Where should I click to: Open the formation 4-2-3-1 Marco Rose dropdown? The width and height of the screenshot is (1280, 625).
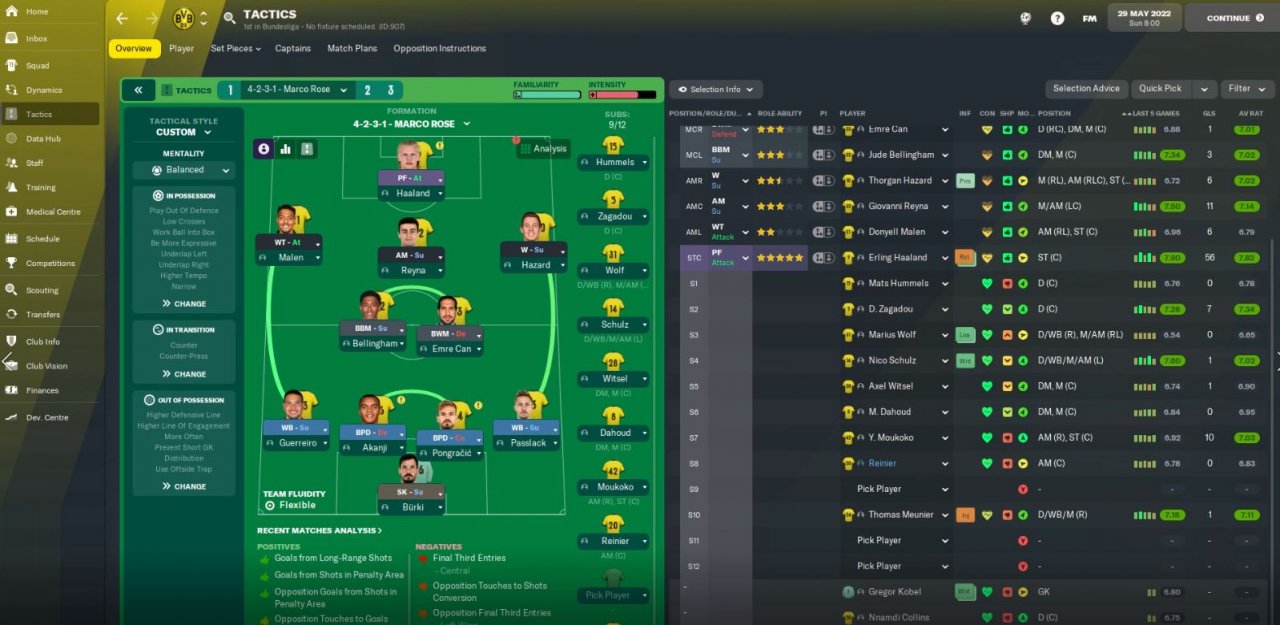tap(410, 124)
